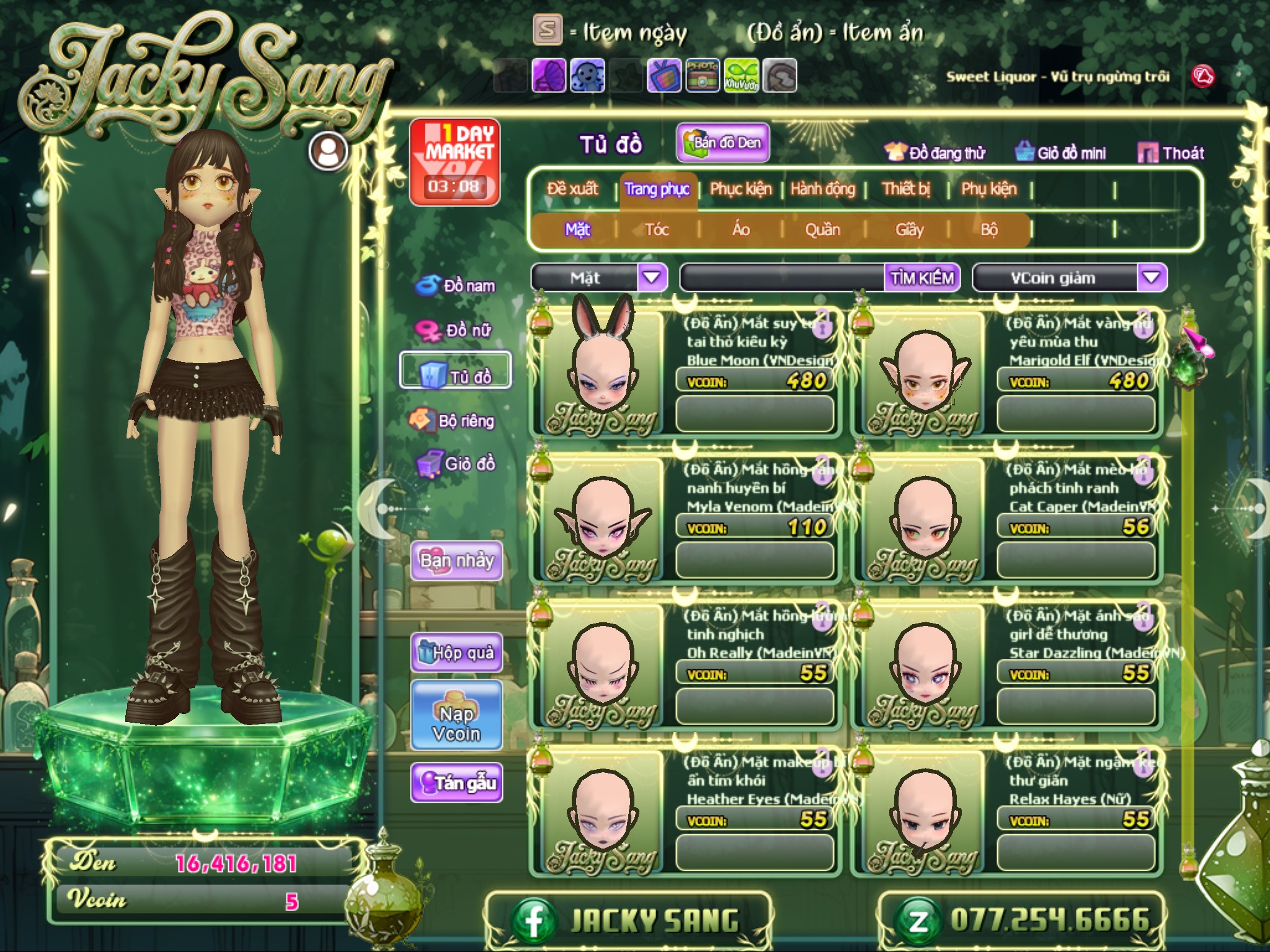Exit the shop with Thoát
This screenshot has height=952, width=1270.
tap(1171, 152)
